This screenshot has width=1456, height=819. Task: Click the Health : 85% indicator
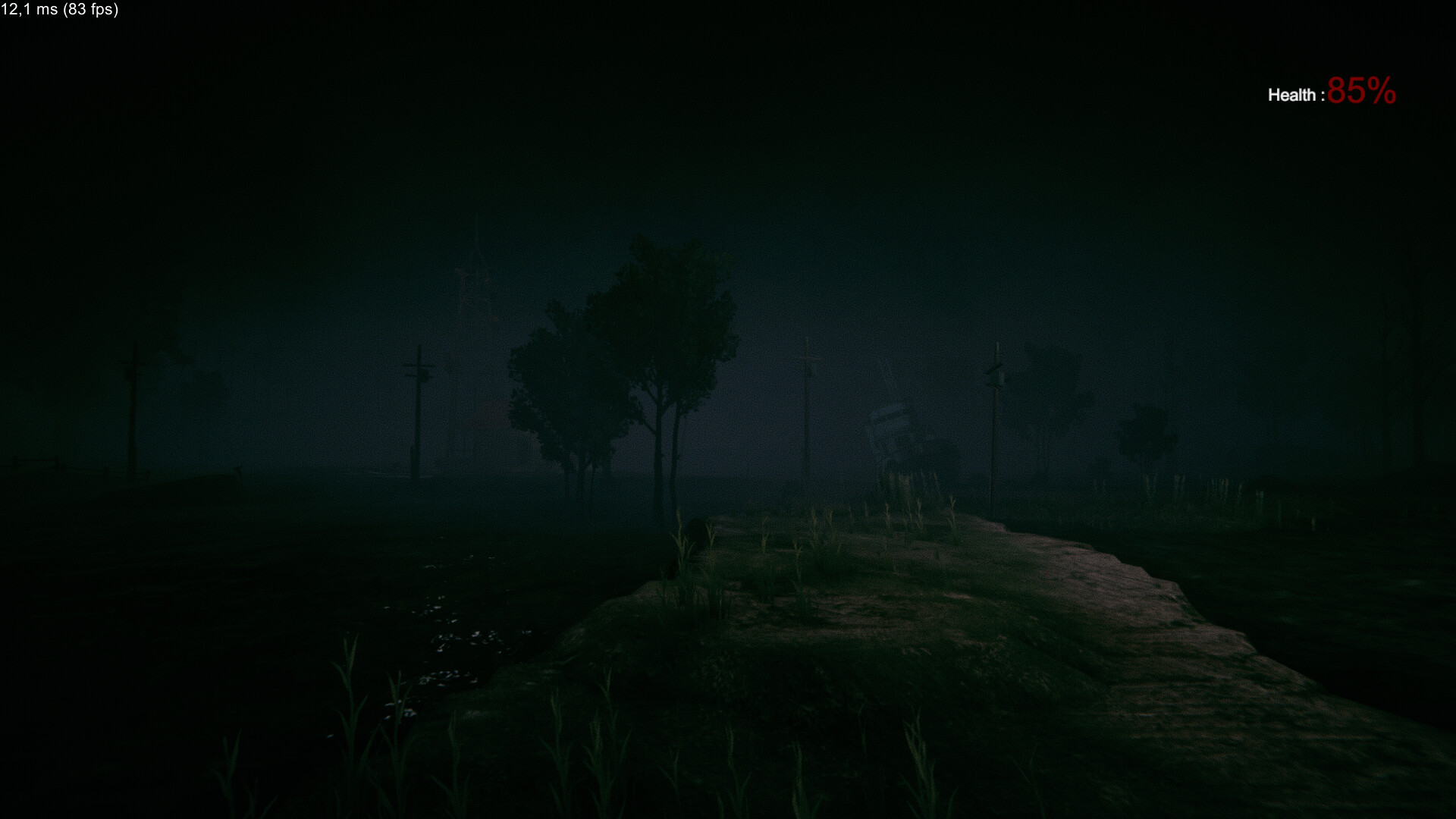click(1331, 93)
